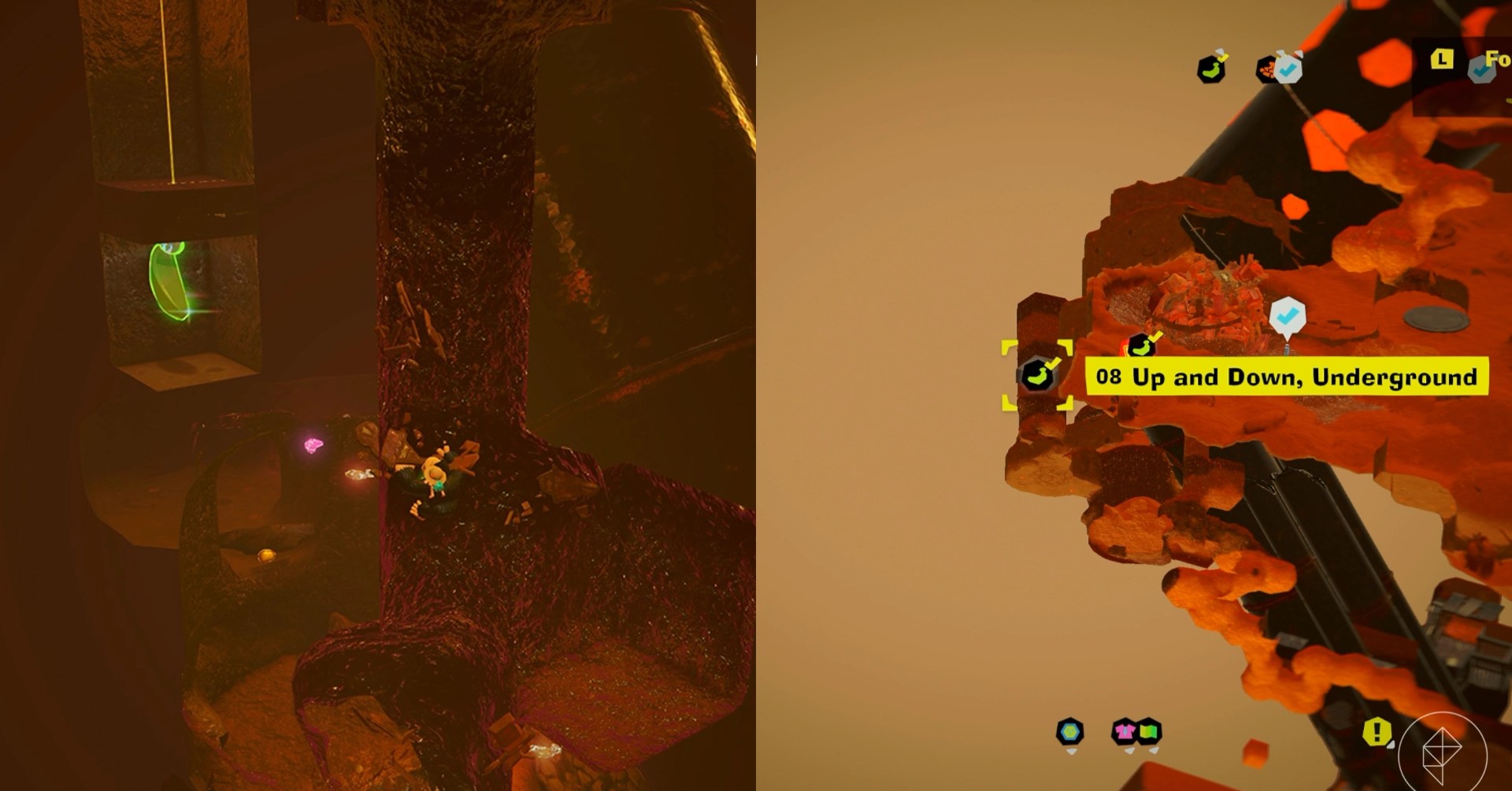Choose the white checkmark pin above the Underground label

1288,317
